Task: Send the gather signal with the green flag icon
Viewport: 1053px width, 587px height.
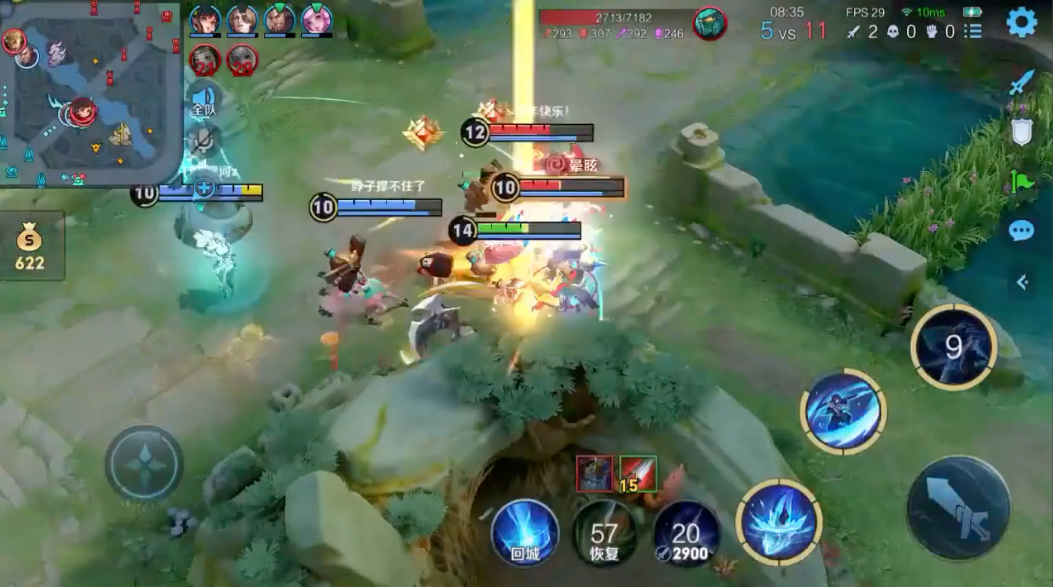Action: pyautogui.click(x=1021, y=182)
